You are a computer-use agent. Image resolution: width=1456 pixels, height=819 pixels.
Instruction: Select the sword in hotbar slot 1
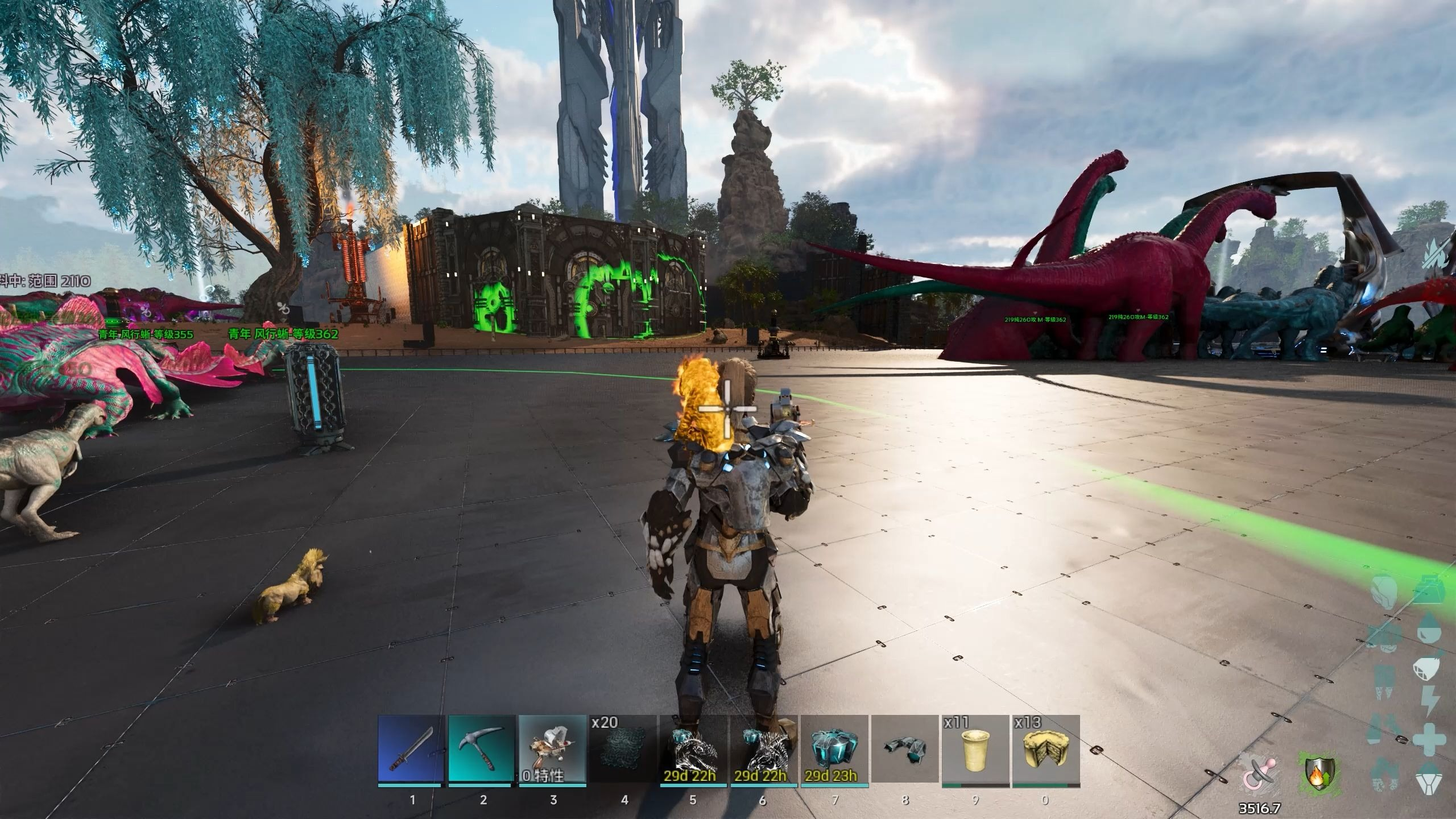point(412,749)
